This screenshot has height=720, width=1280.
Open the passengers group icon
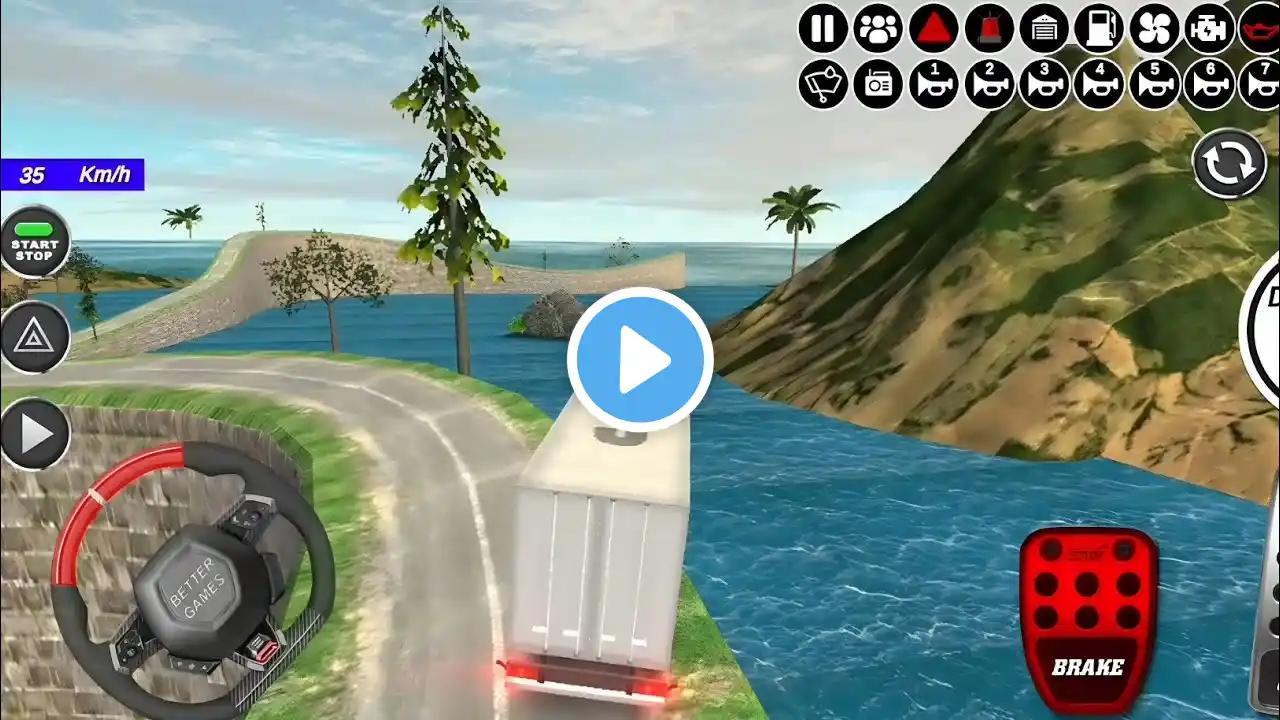pos(878,29)
